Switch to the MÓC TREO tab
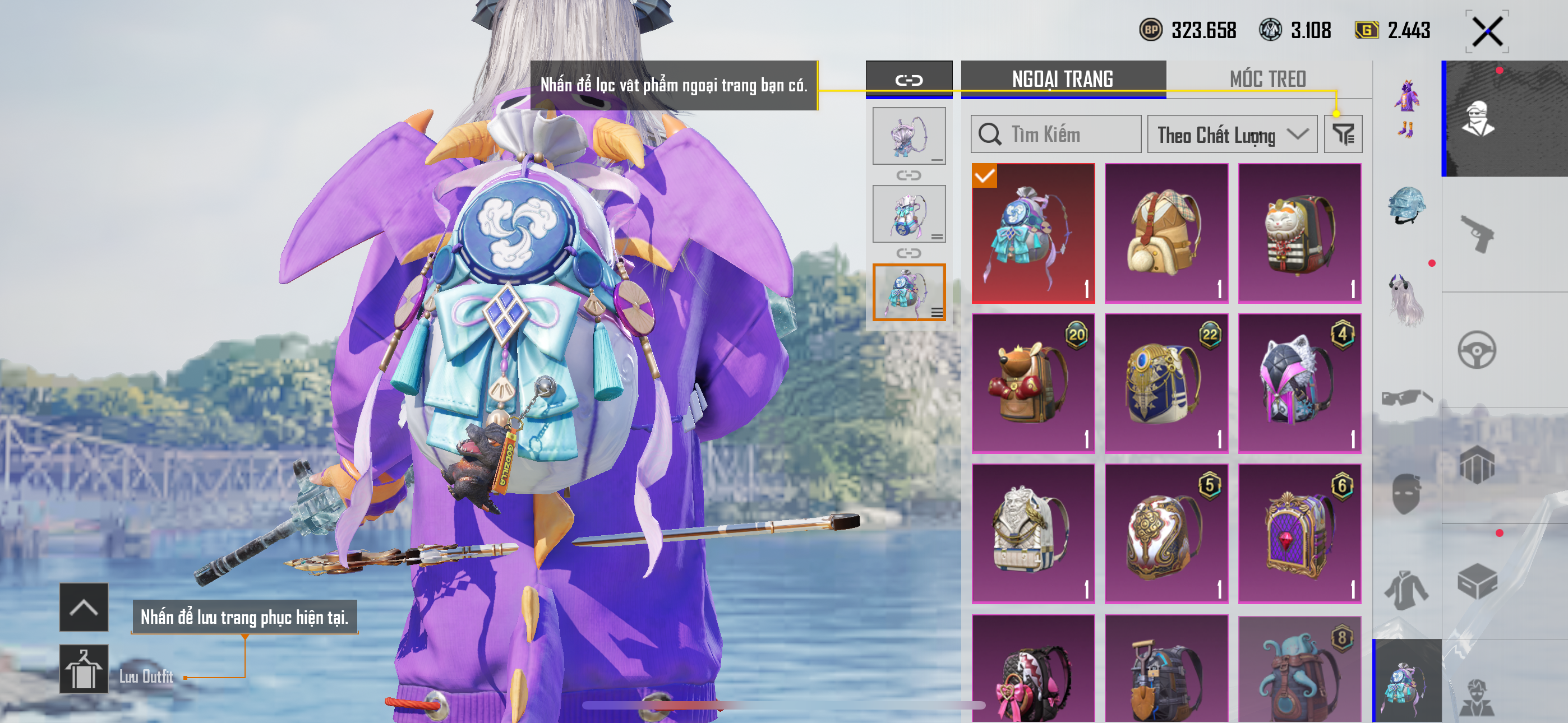This screenshot has height=723, width=1568. [x=1267, y=79]
